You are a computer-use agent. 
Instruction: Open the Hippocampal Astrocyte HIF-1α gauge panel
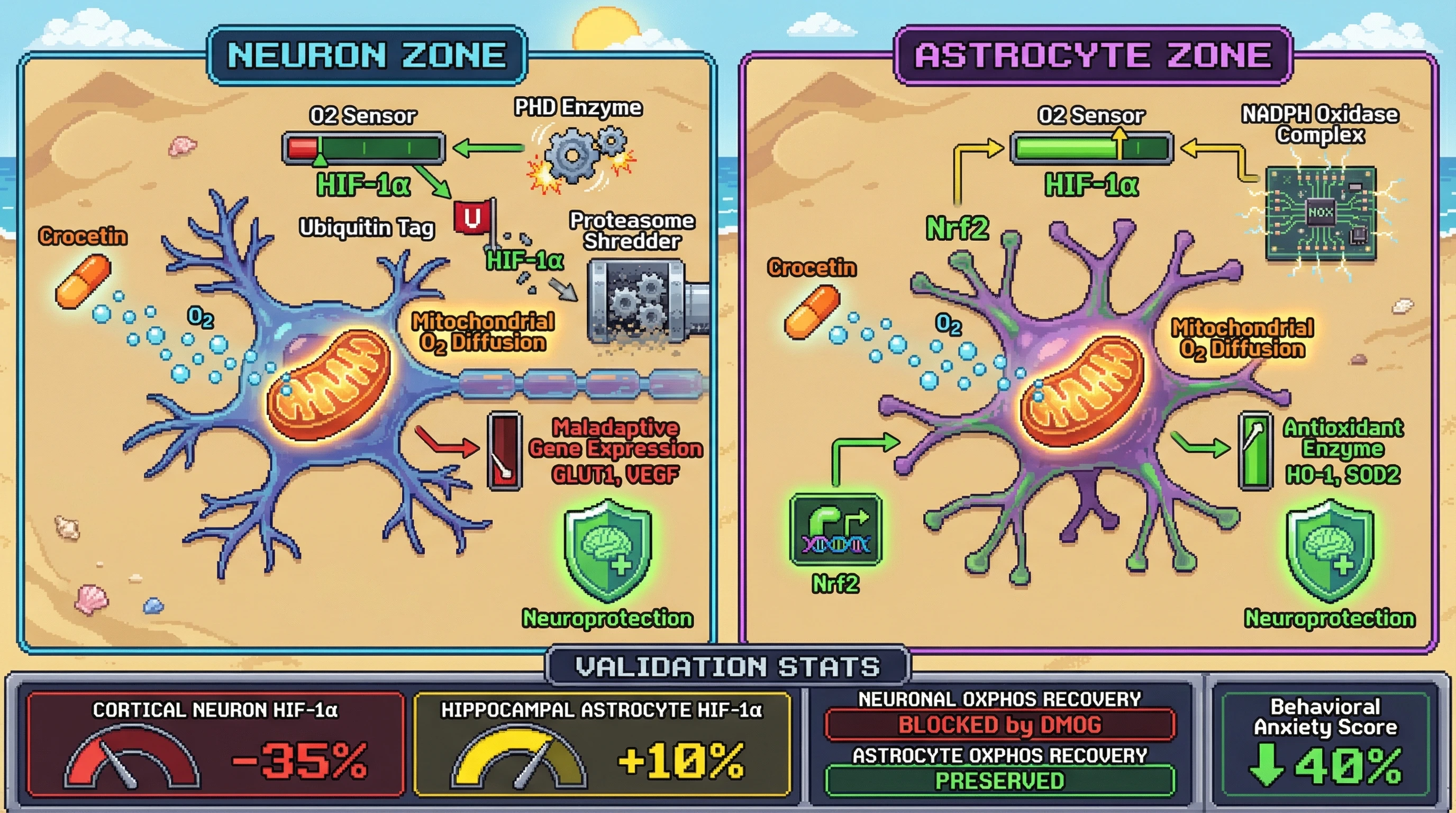click(602, 744)
